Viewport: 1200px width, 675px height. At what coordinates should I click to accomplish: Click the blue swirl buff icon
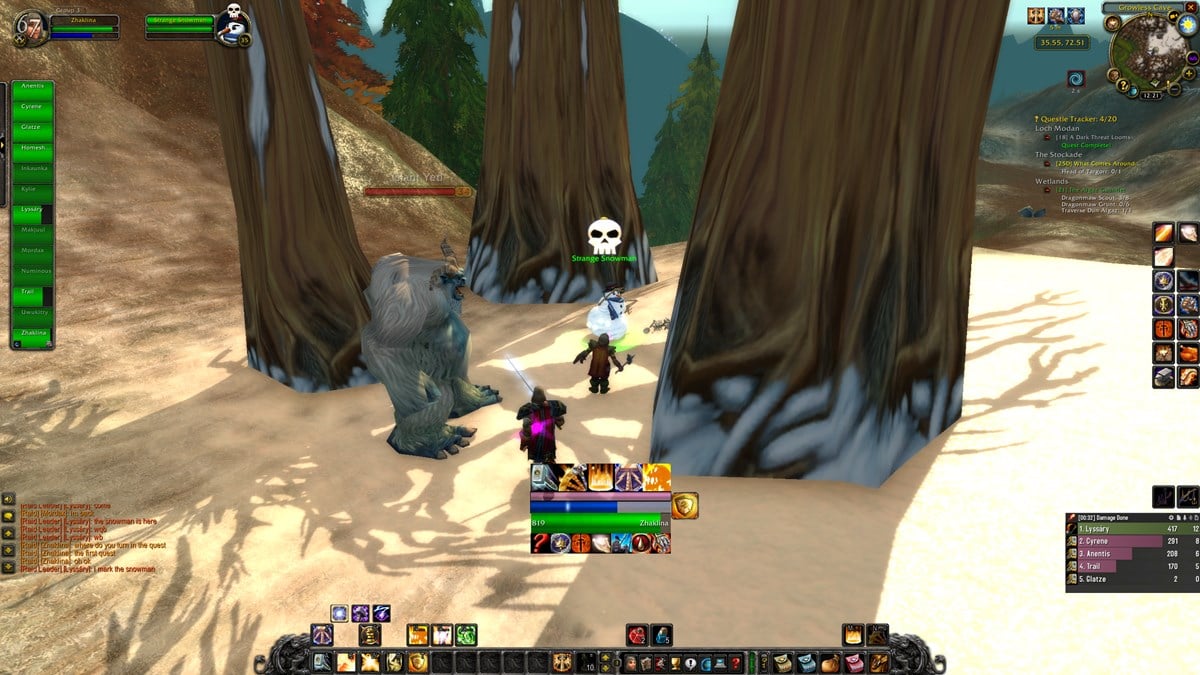1076,78
